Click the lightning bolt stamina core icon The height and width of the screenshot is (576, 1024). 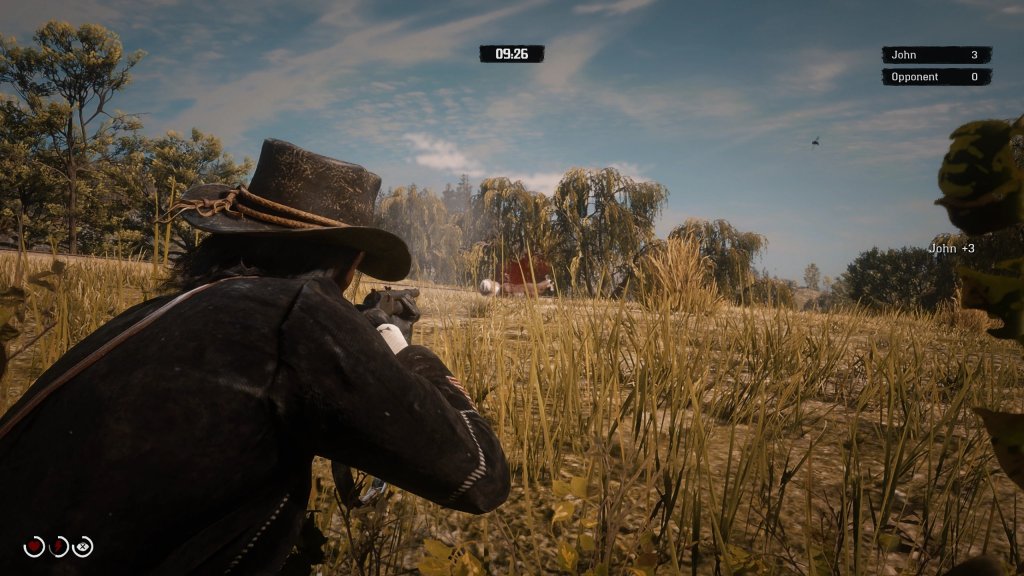click(x=59, y=546)
